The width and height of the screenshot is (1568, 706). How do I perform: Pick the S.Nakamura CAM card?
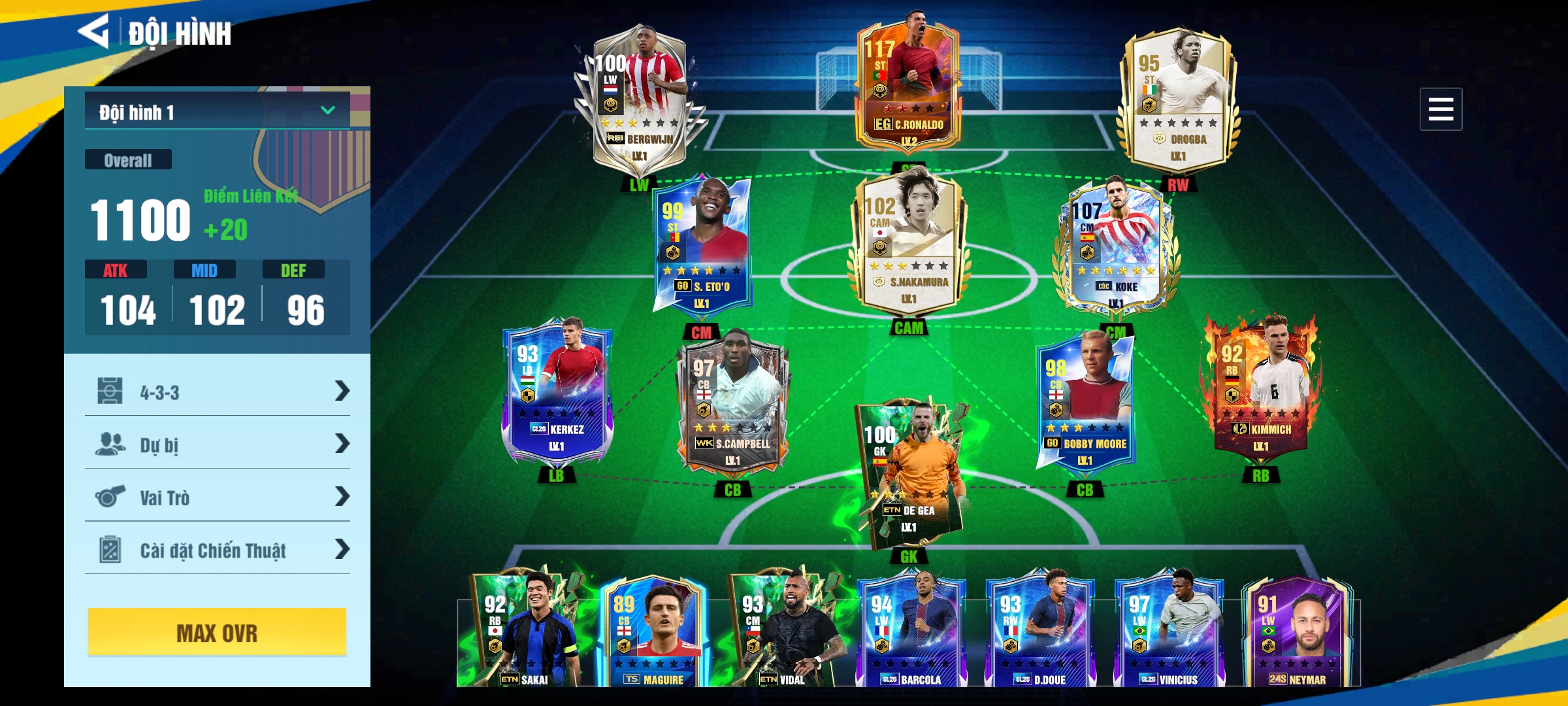pyautogui.click(x=908, y=242)
